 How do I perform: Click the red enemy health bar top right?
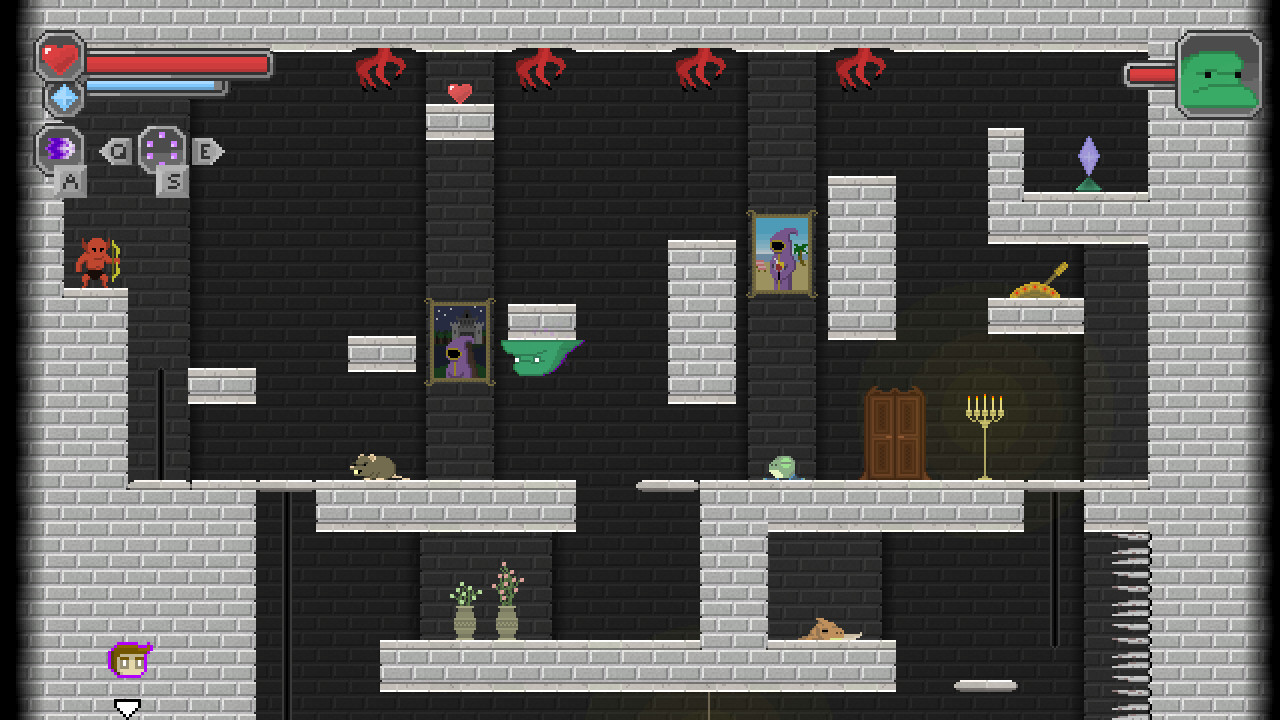point(1150,72)
